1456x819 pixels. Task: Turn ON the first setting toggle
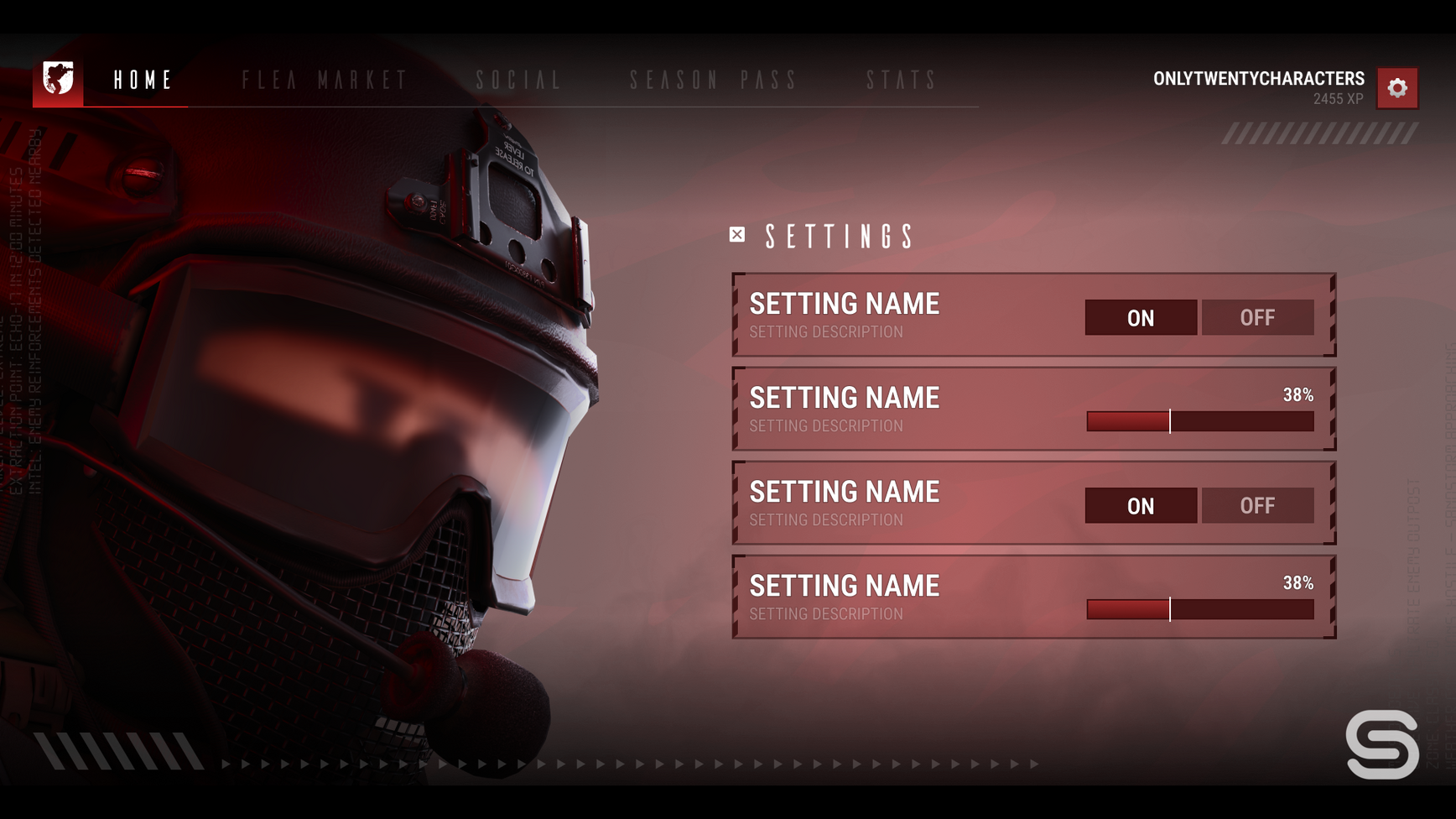(1140, 317)
